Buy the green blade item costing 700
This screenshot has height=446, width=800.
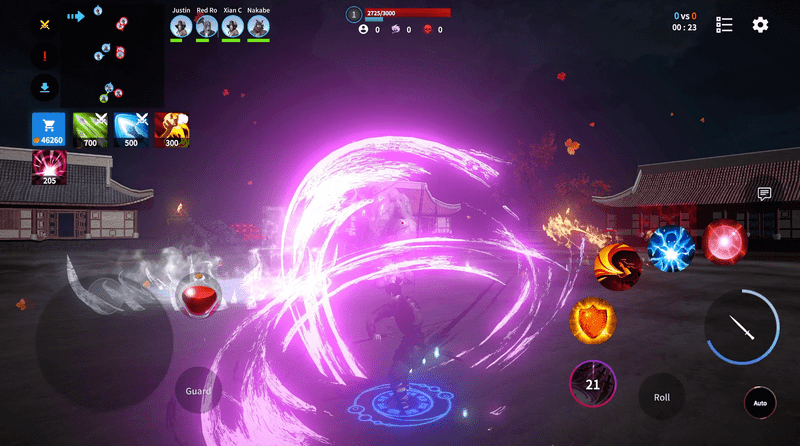pyautogui.click(x=90, y=130)
